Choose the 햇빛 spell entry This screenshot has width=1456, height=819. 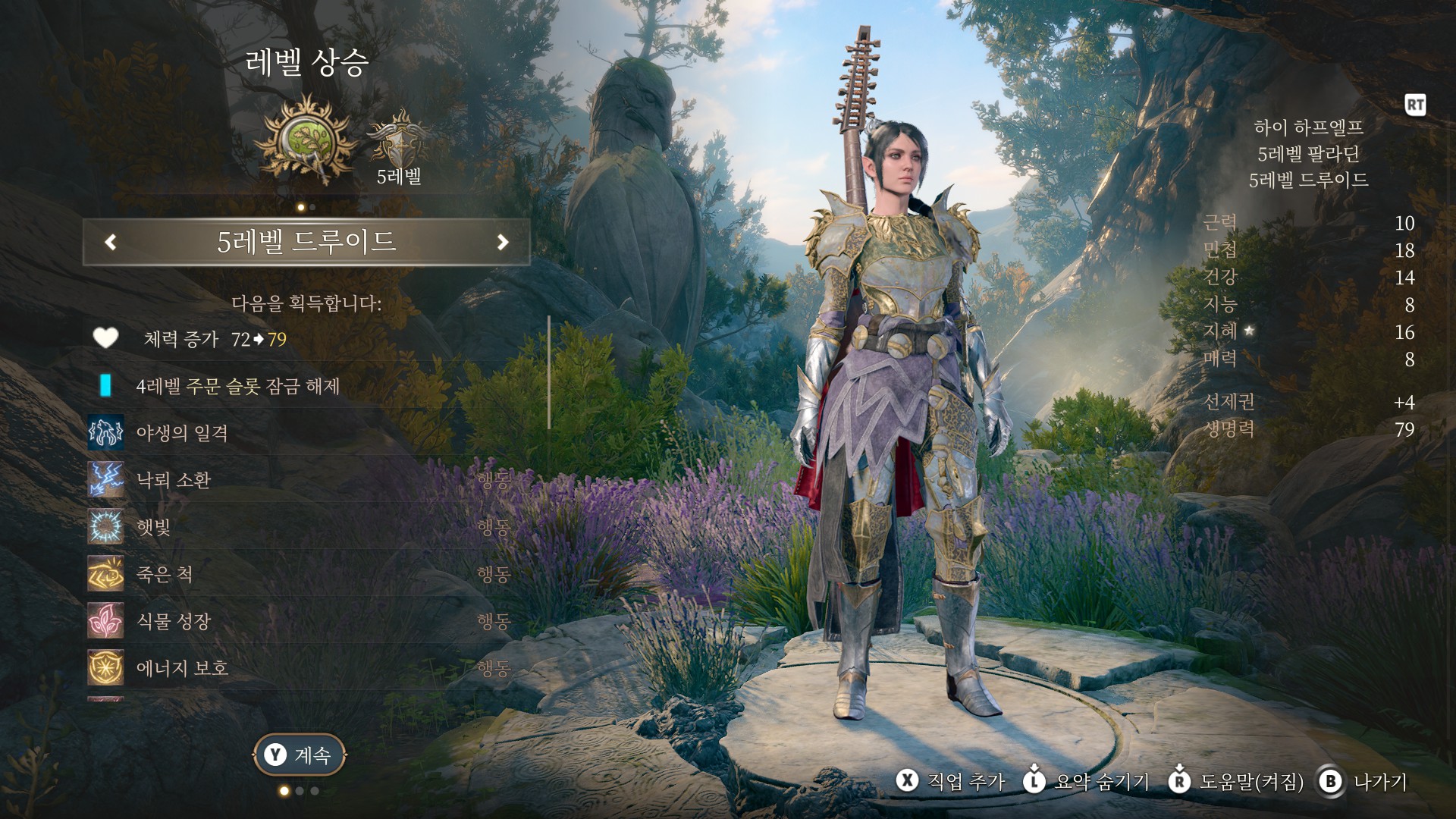click(x=153, y=527)
